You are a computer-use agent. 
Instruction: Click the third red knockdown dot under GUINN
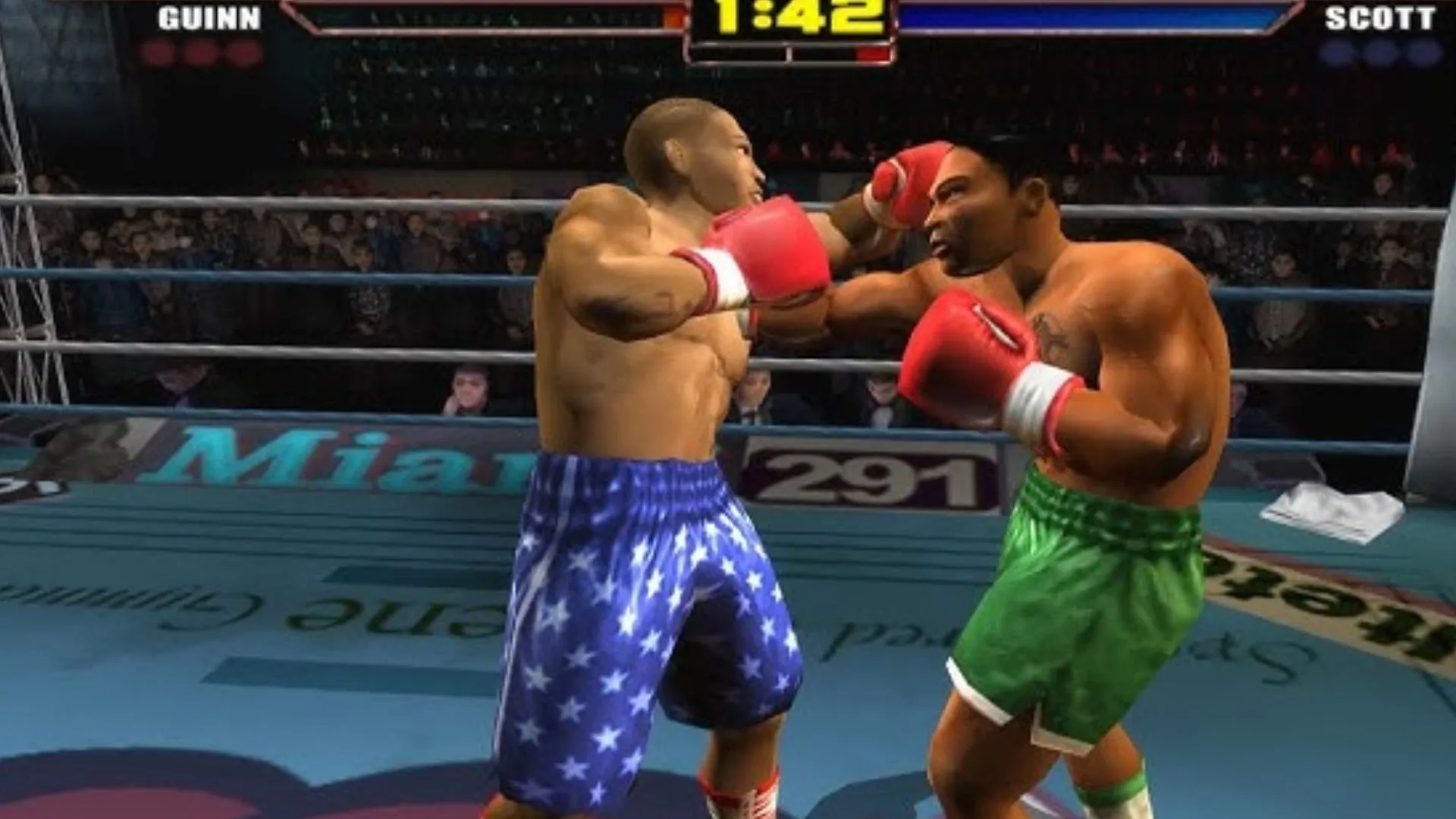pos(246,53)
